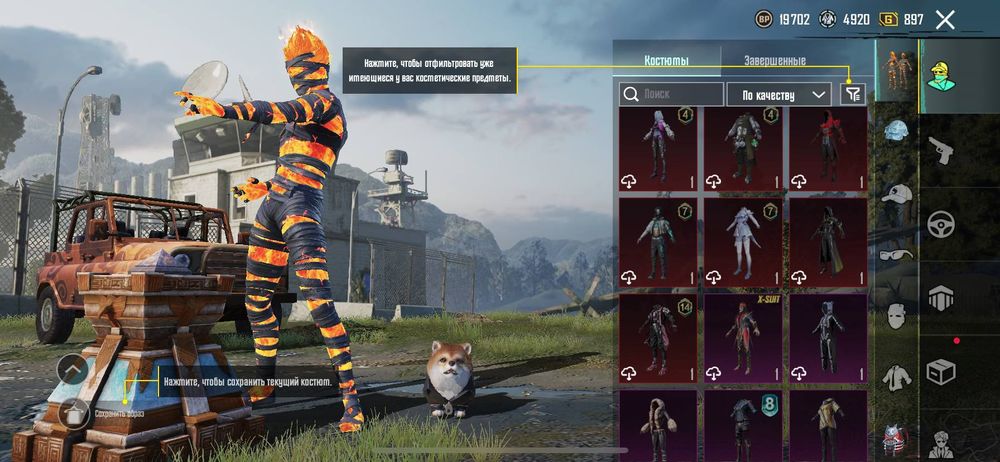Select the white-haired costume tile
The image size is (1000, 462).
pyautogui.click(x=743, y=241)
